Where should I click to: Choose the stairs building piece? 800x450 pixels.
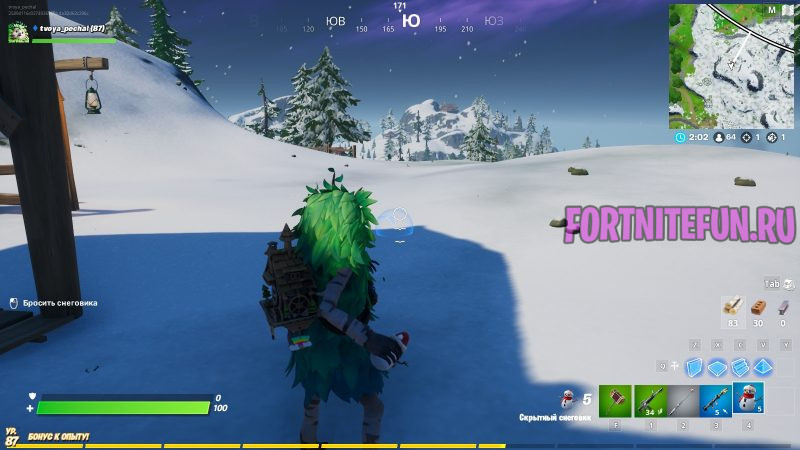coord(740,367)
